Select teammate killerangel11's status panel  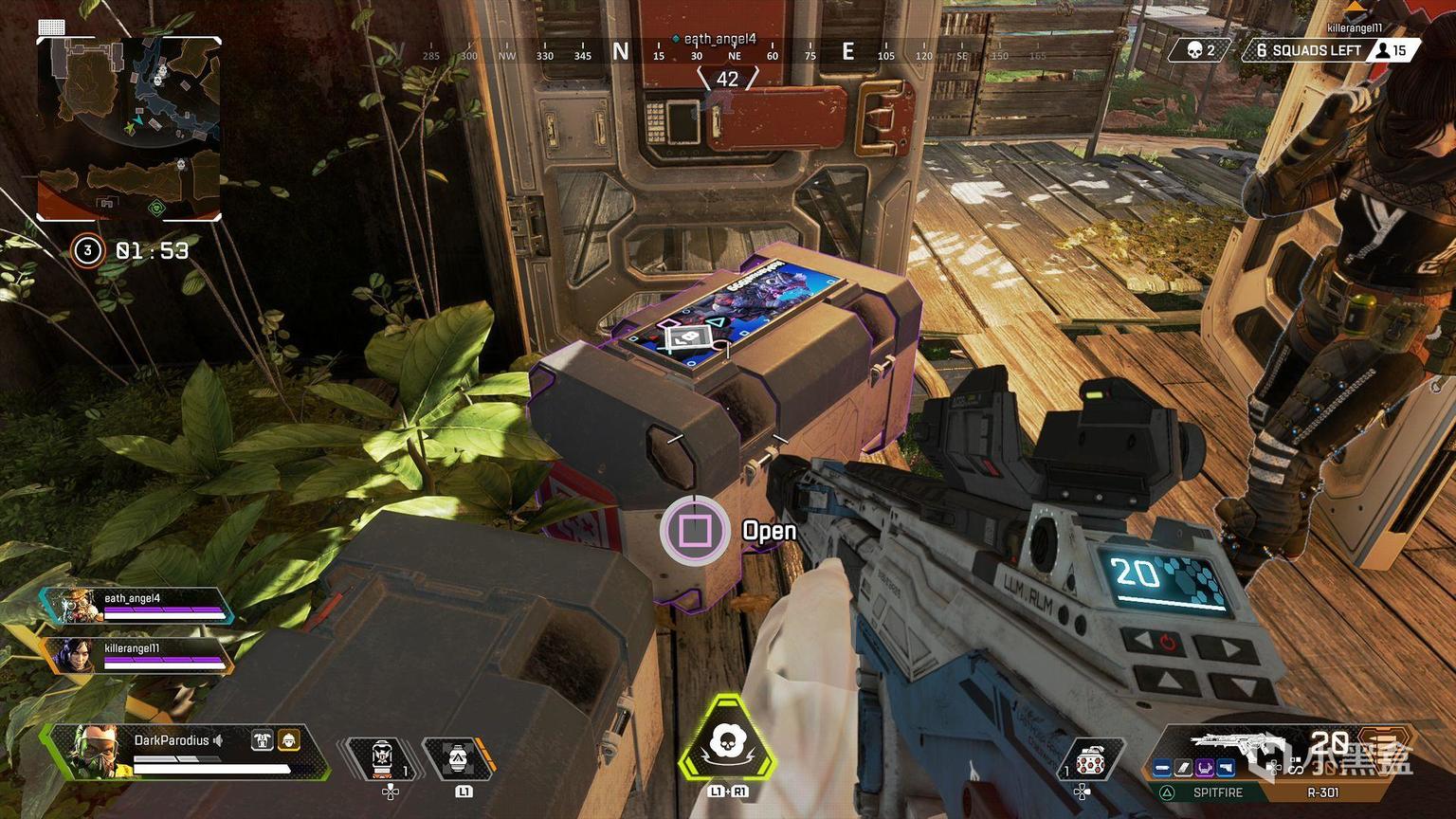click(x=138, y=655)
